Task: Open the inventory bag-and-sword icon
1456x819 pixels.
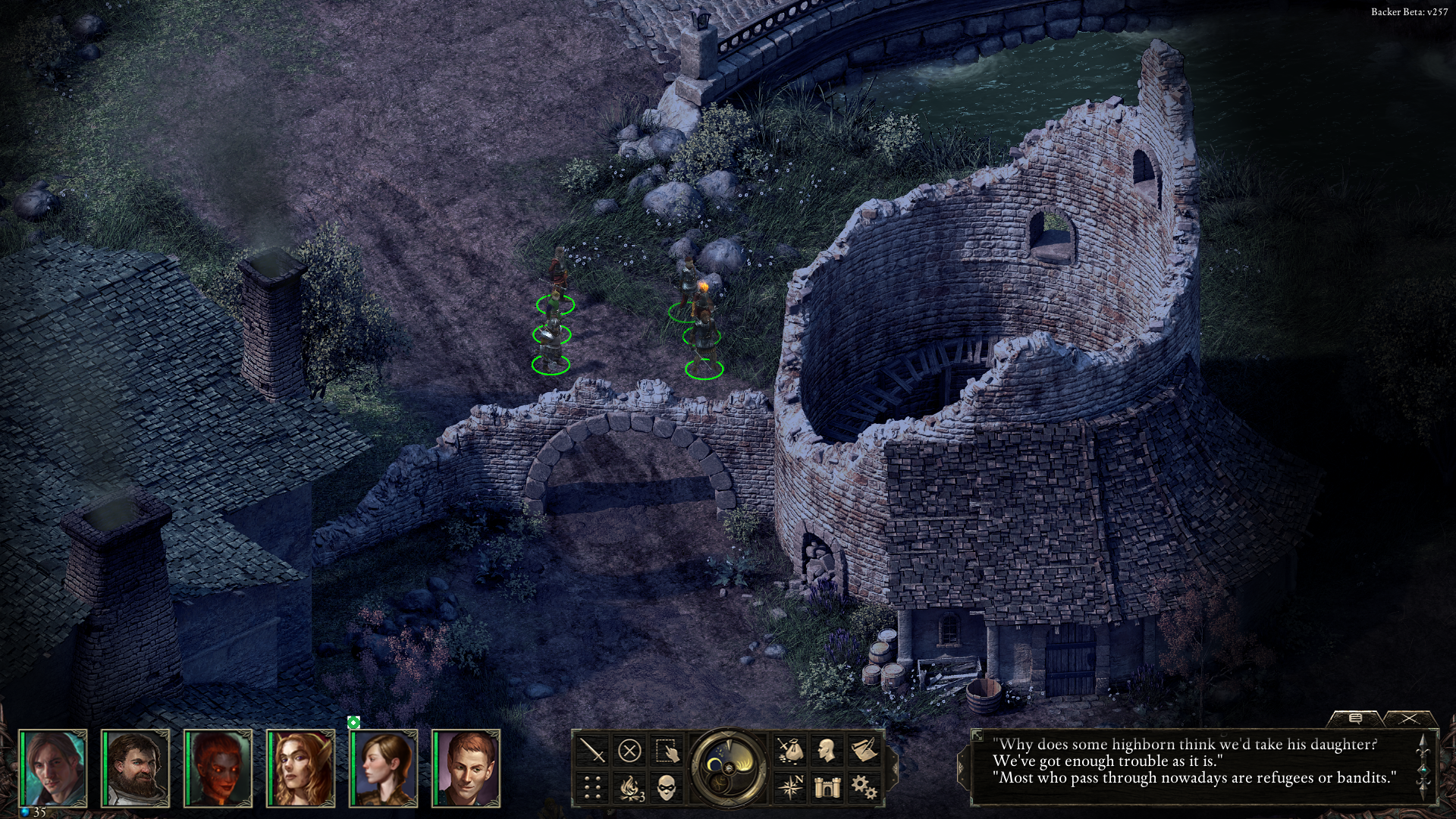Action: click(791, 751)
